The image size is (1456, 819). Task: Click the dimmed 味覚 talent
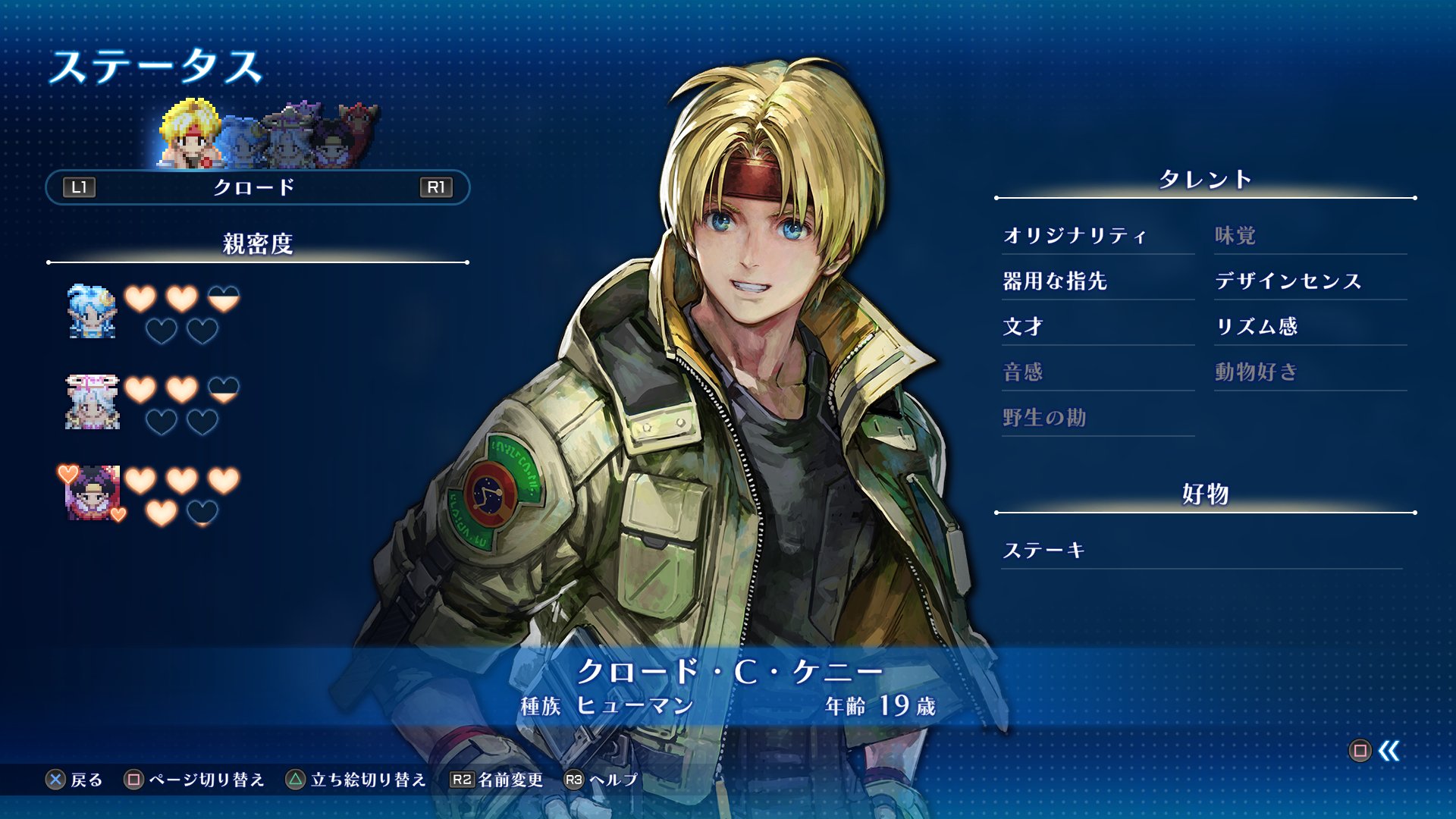pyautogui.click(x=1235, y=236)
